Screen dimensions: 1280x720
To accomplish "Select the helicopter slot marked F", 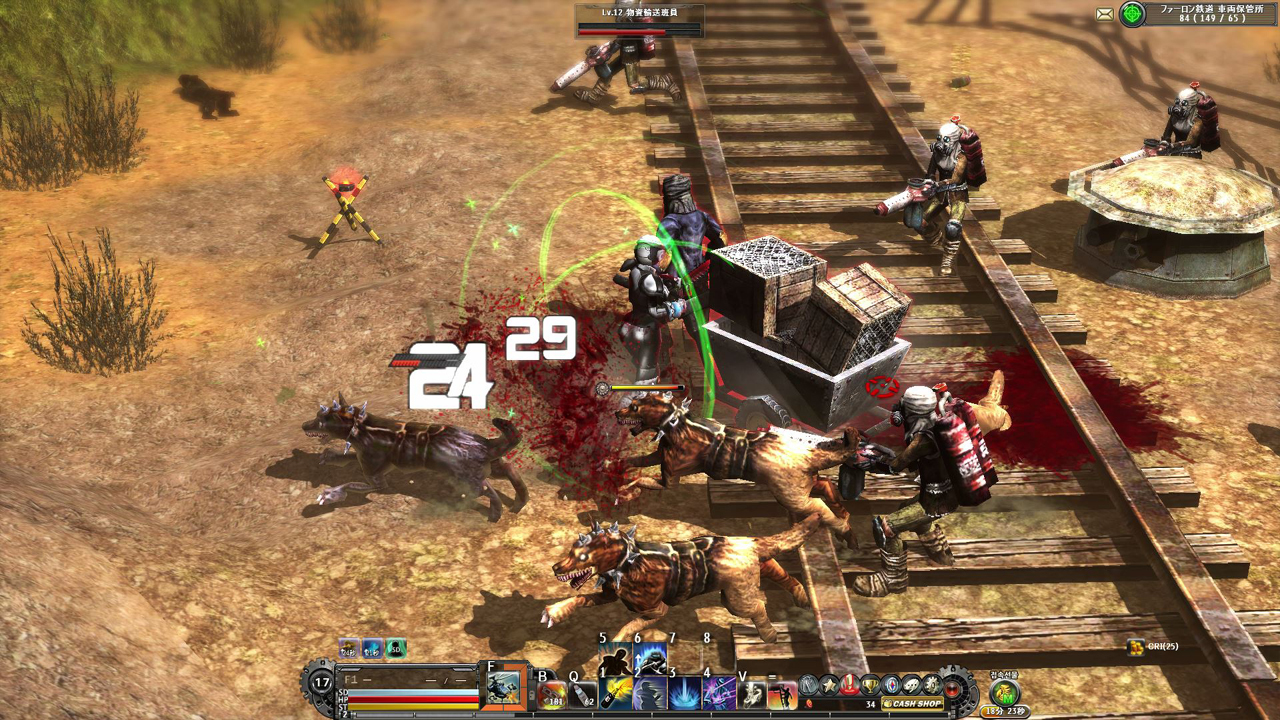I will click(x=504, y=688).
